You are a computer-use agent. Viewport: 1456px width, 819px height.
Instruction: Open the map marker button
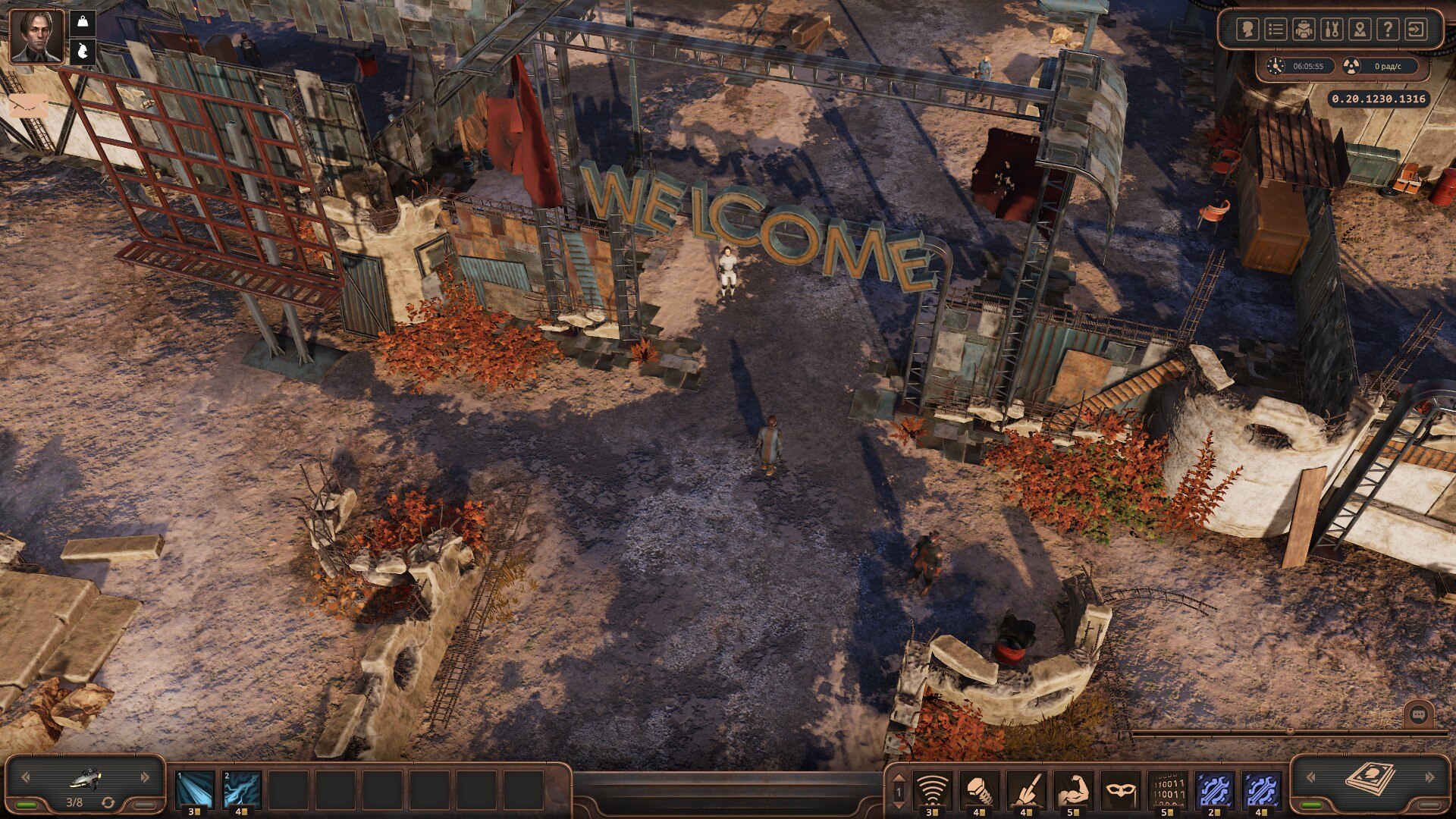1360,30
